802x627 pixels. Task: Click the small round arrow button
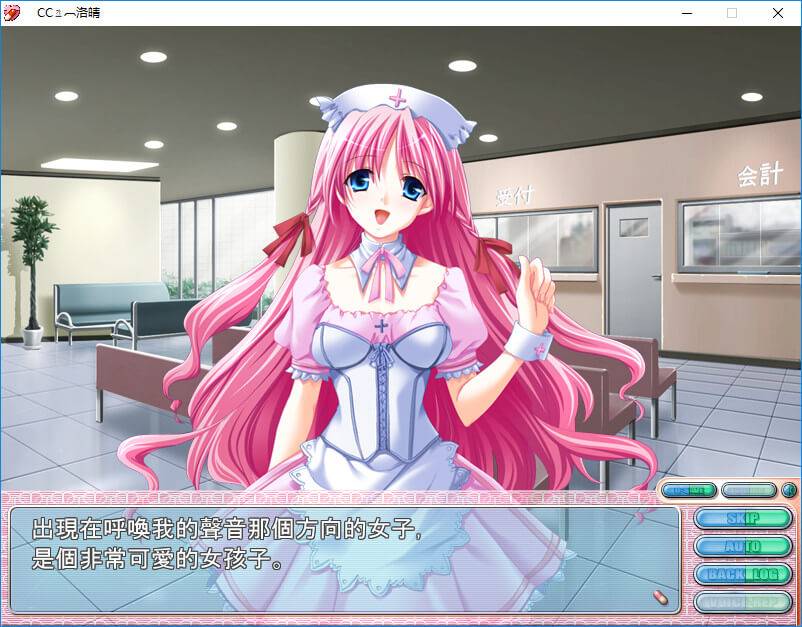pyautogui.click(x=788, y=491)
